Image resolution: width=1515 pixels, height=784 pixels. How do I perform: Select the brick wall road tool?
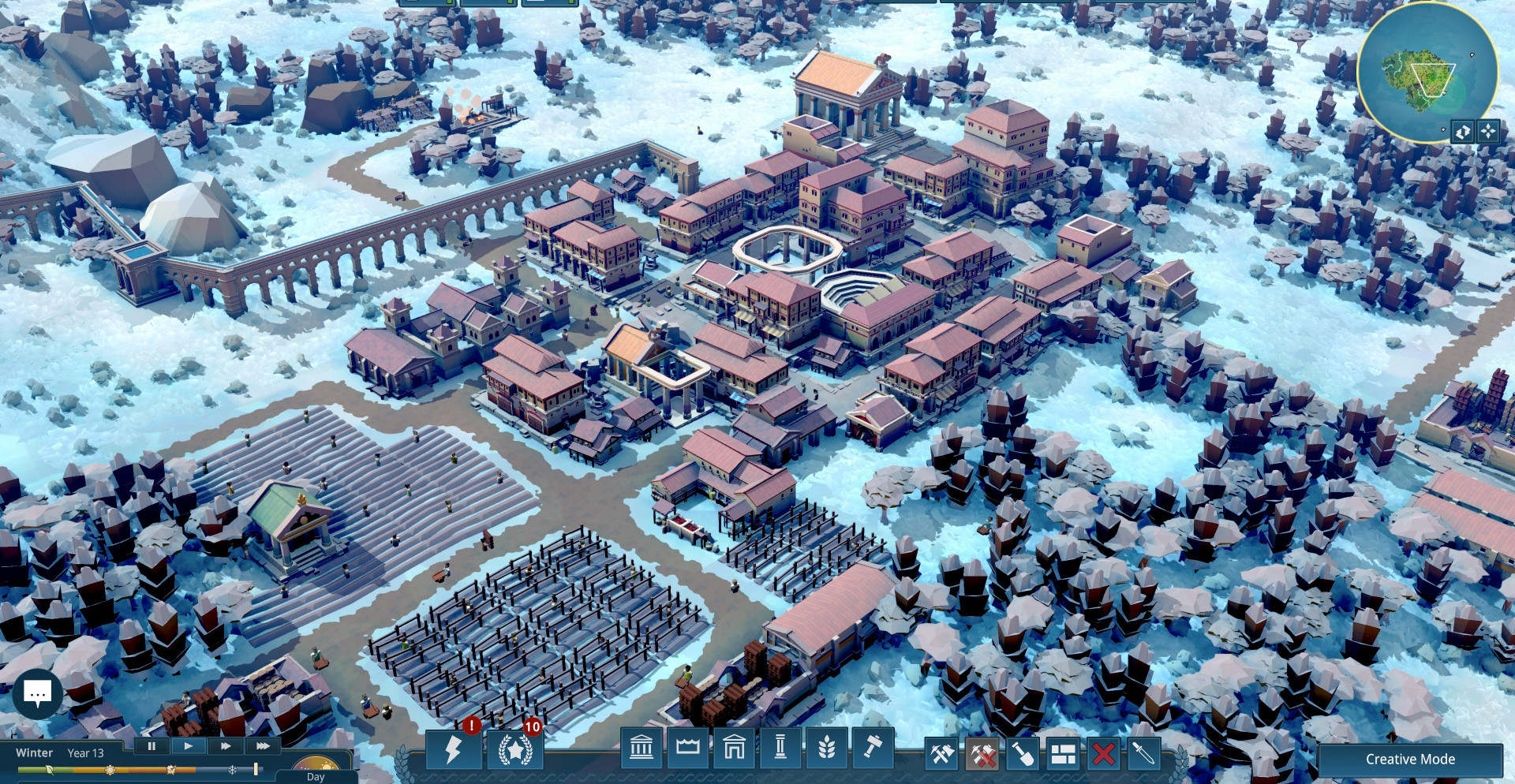[1063, 755]
